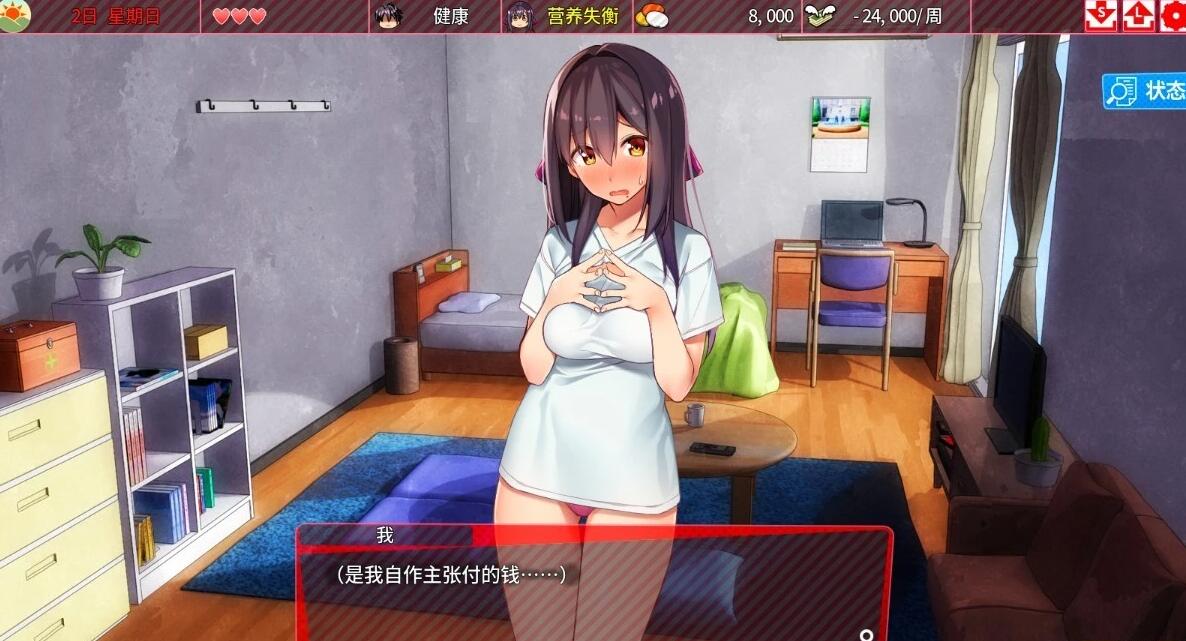
Task: Open the 状态 status panel
Action: (1145, 91)
